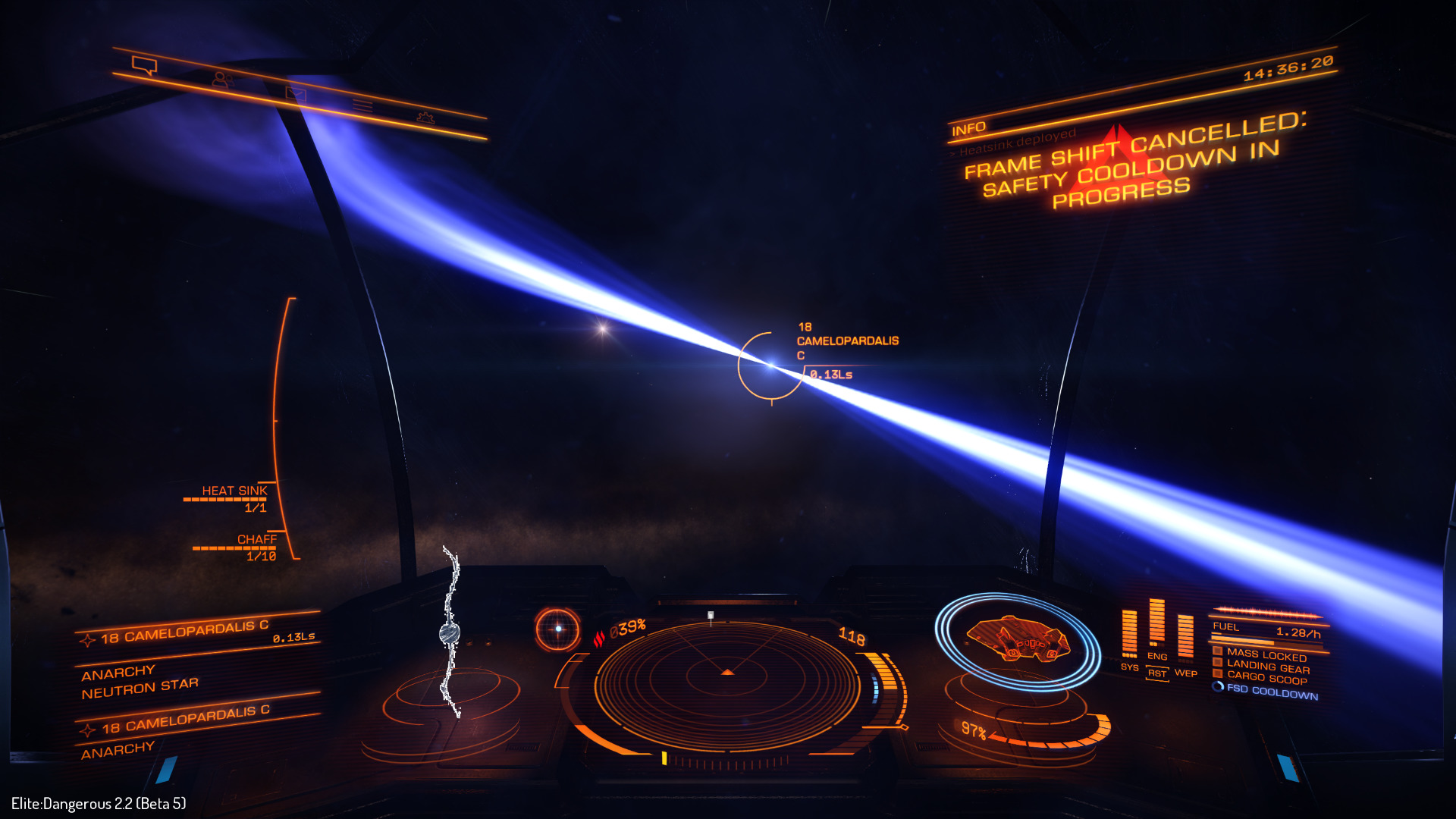Select the Chaff fire group entry
The width and height of the screenshot is (1456, 819).
(x=256, y=540)
